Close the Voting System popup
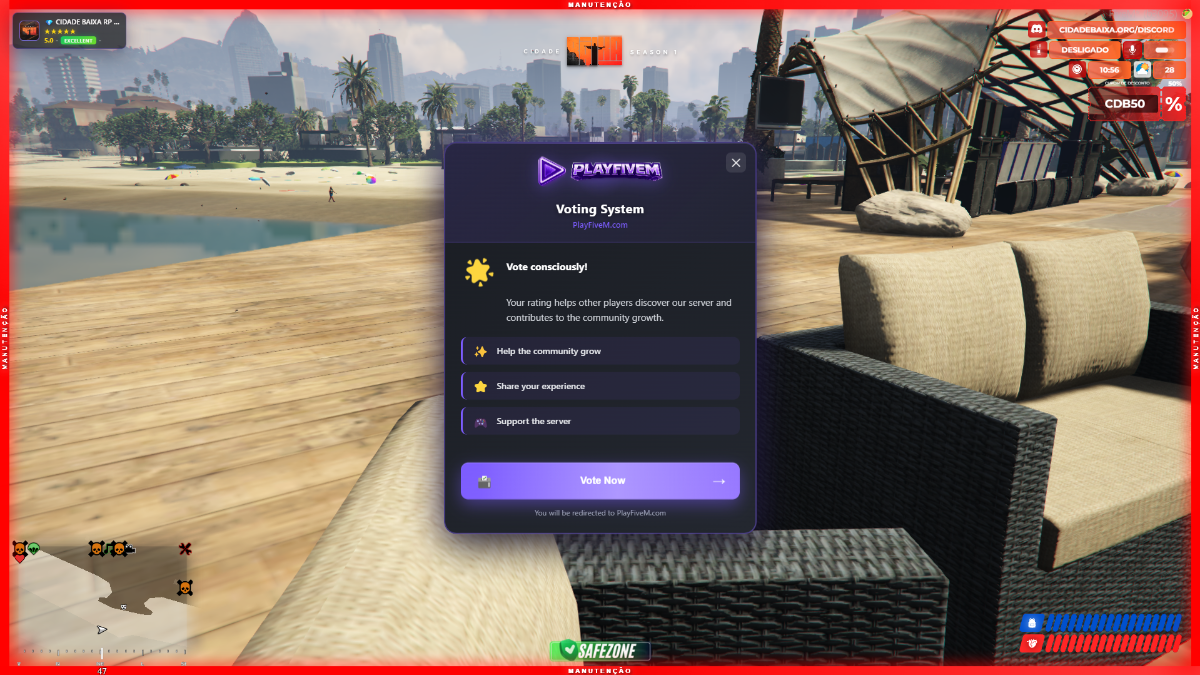This screenshot has width=1200, height=675. point(736,163)
